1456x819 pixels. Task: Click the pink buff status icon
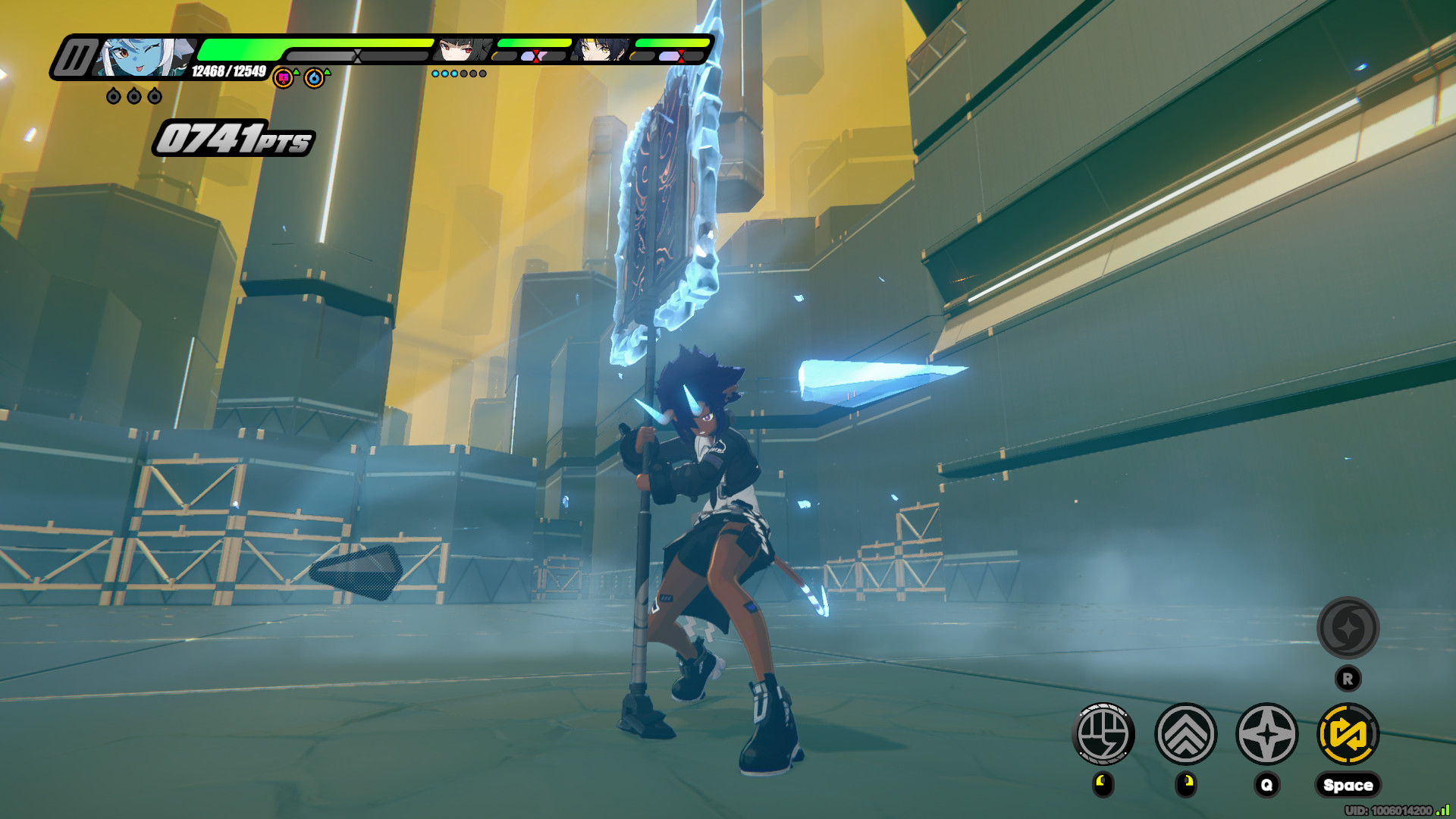(x=283, y=77)
